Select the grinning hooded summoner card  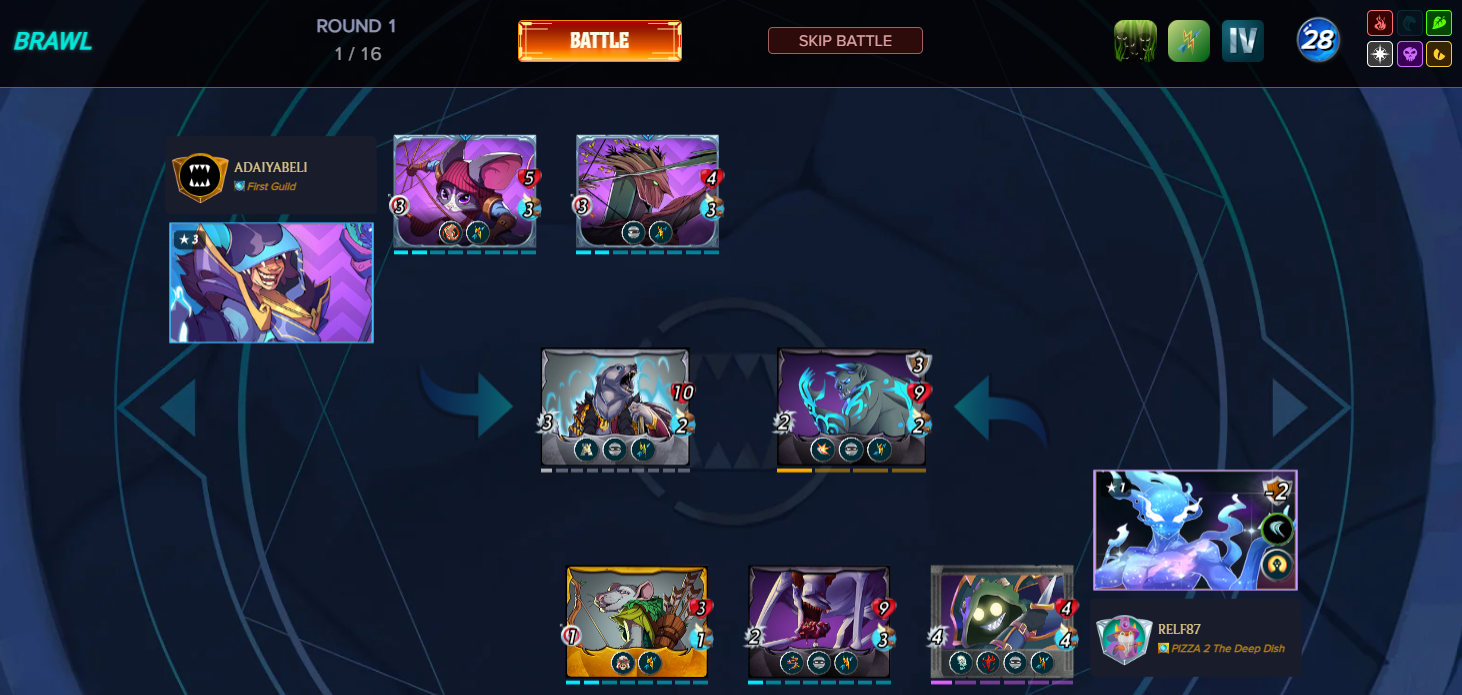[271, 283]
